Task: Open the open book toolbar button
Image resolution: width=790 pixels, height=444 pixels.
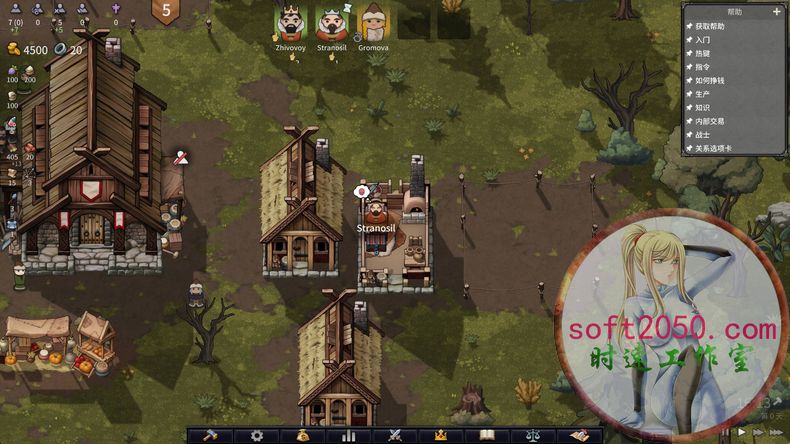Action: [x=487, y=436]
